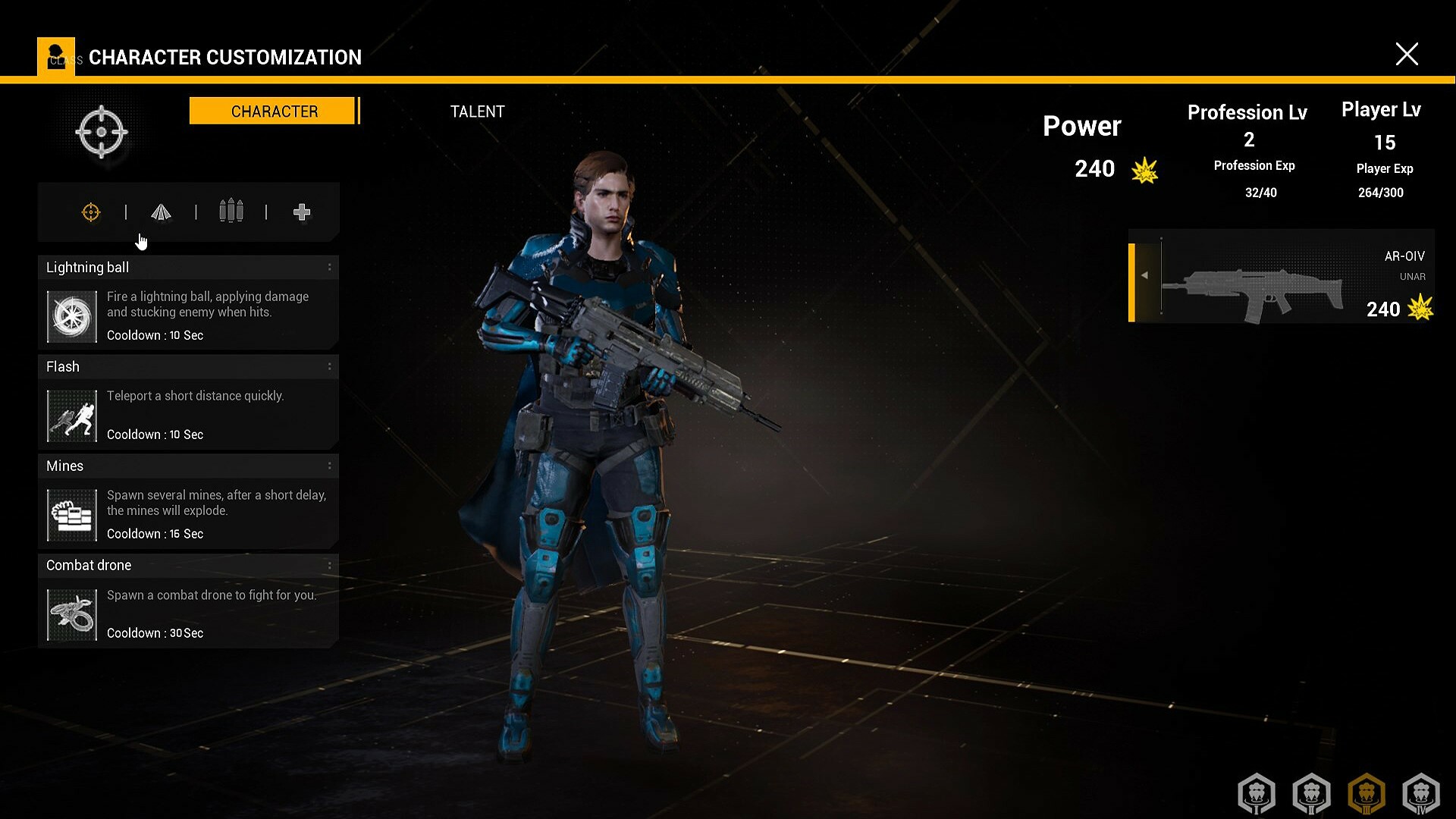Select the pyramid-shaped class icon
This screenshot has width=1456, height=819.
[x=161, y=212]
